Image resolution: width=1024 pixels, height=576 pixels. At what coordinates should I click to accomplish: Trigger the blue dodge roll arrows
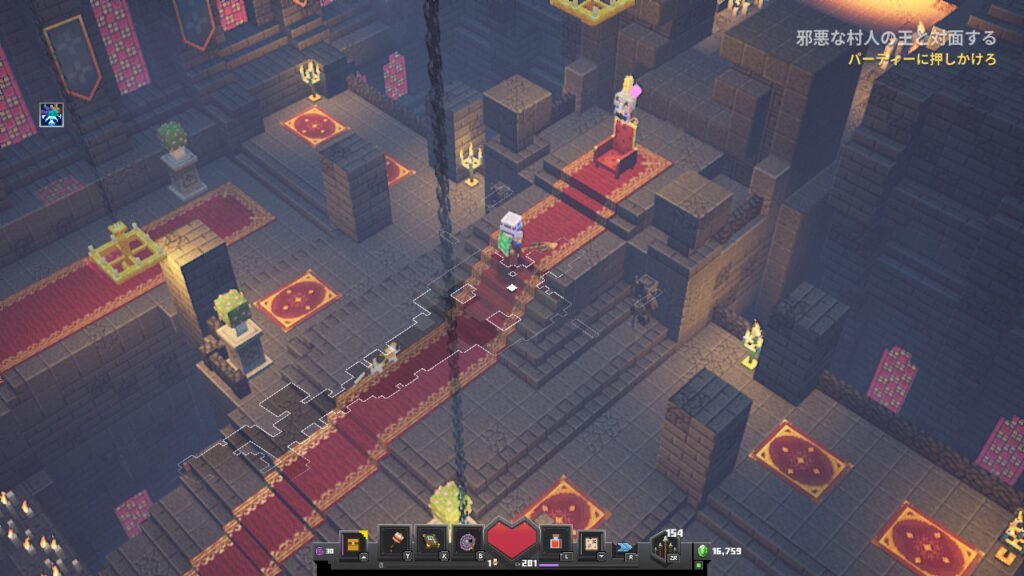[626, 547]
